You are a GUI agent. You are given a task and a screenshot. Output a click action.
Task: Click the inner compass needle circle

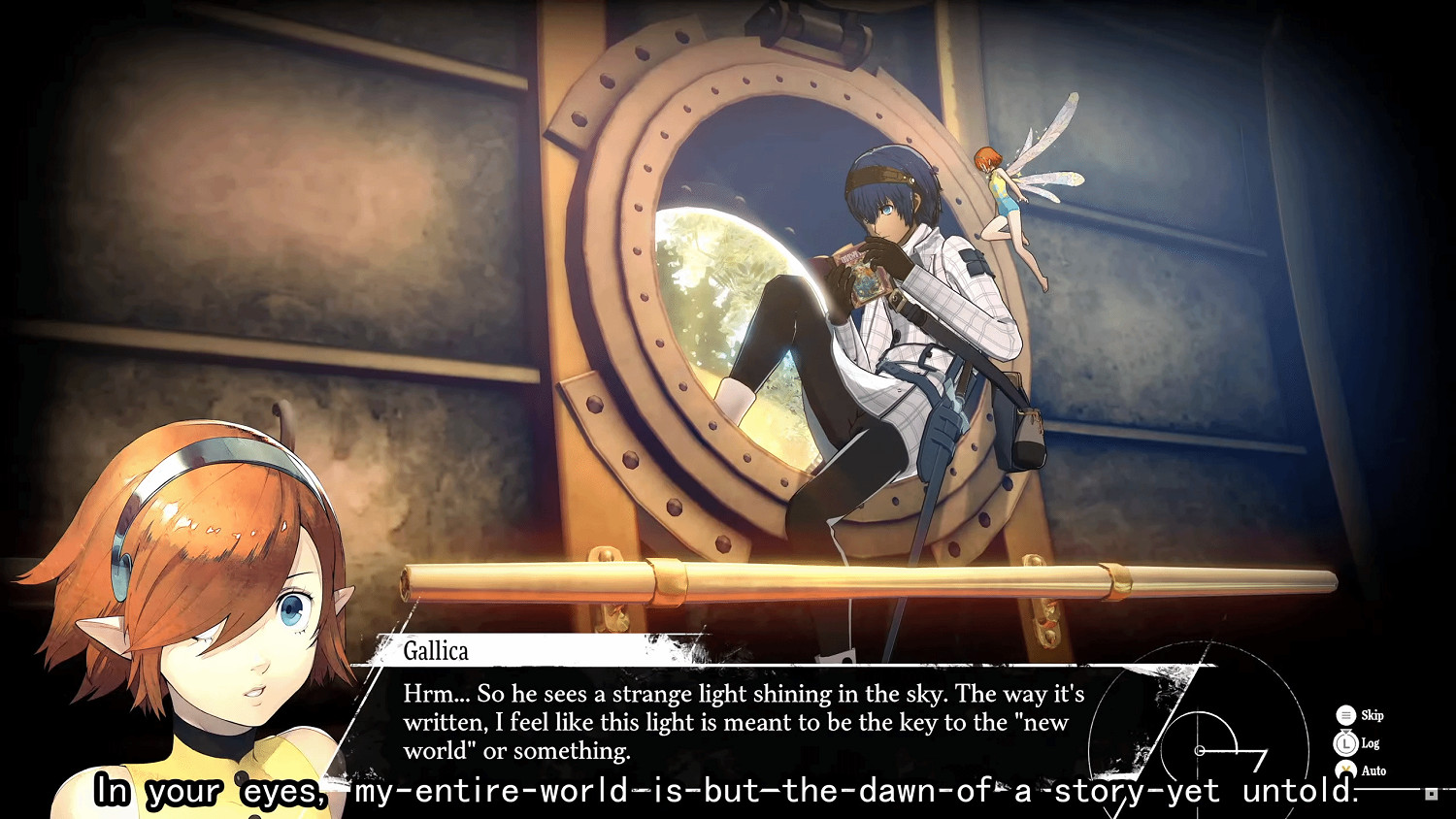click(1200, 750)
